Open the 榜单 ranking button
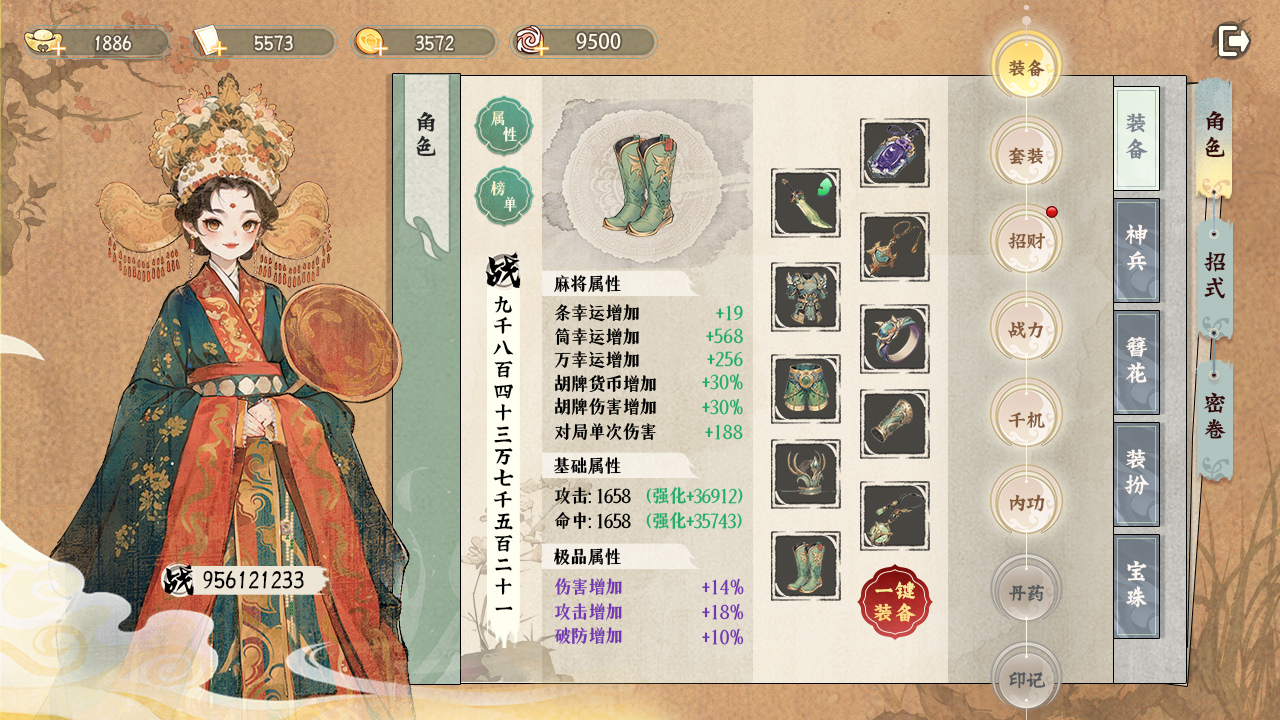This screenshot has height=720, width=1280. [x=504, y=196]
